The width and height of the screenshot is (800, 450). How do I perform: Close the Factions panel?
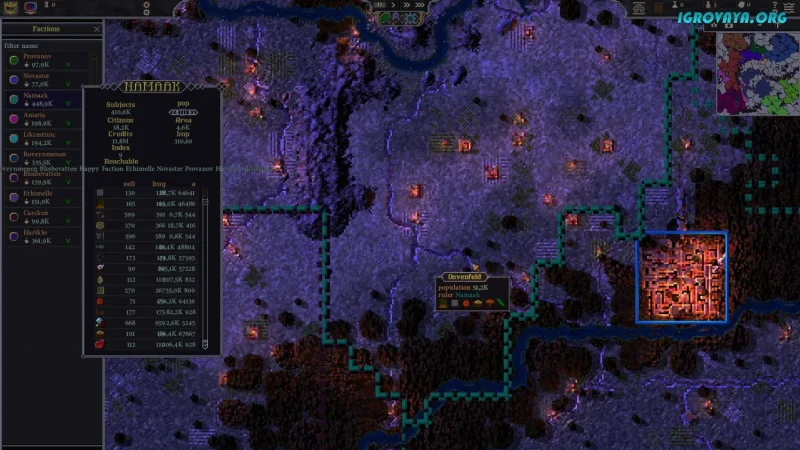(x=97, y=30)
